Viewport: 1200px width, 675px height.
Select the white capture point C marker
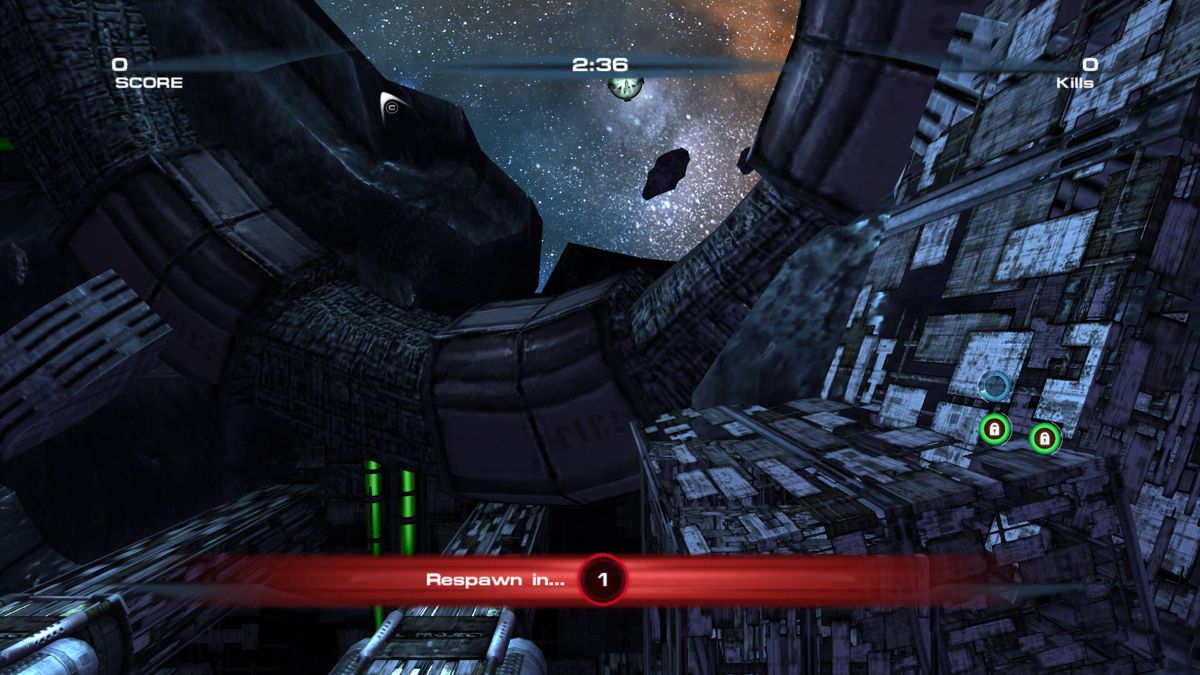coord(391,106)
